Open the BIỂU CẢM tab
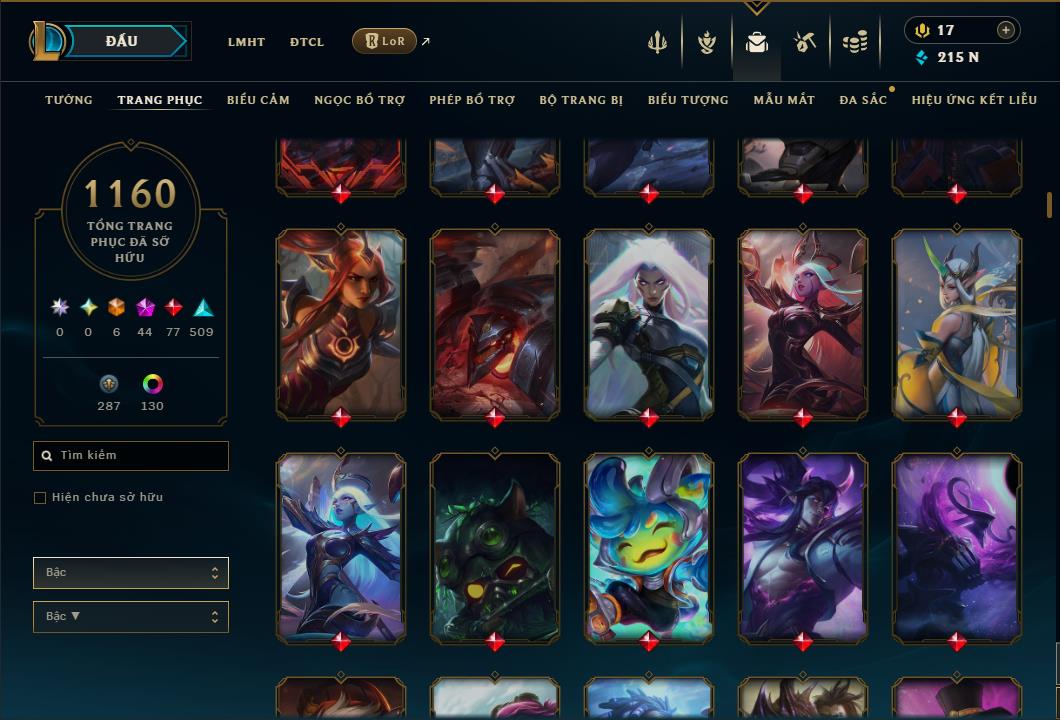 258,100
